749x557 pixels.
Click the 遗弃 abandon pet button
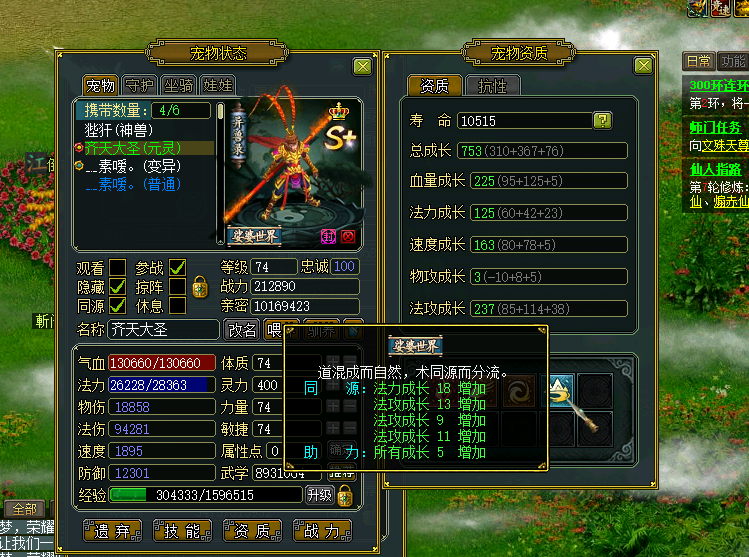pyautogui.click(x=114, y=530)
